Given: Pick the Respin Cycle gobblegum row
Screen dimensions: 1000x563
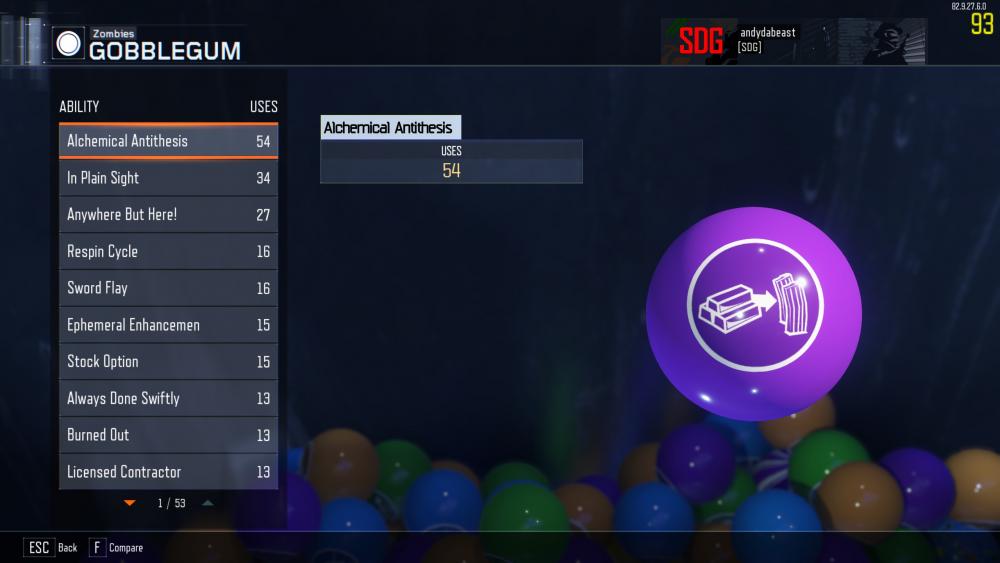Looking at the screenshot, I should pyautogui.click(x=168, y=251).
